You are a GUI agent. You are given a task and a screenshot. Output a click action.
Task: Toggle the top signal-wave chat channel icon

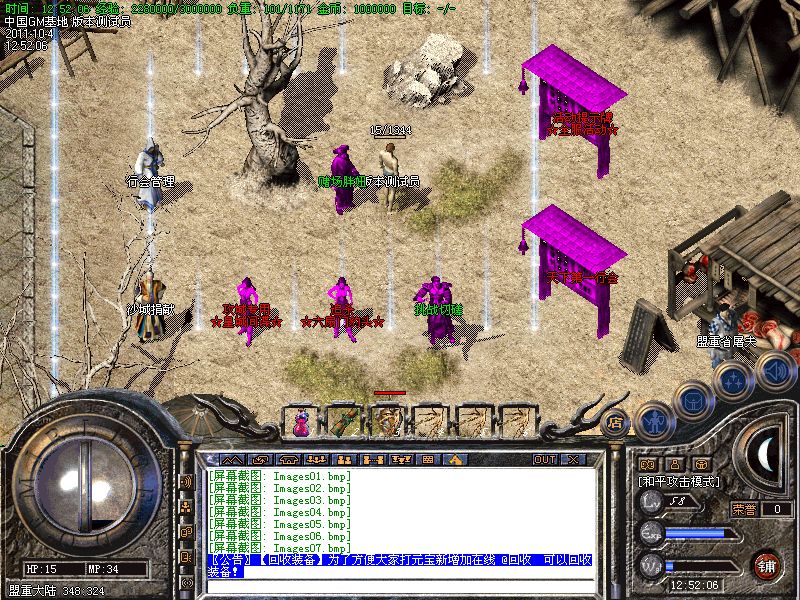(x=186, y=480)
